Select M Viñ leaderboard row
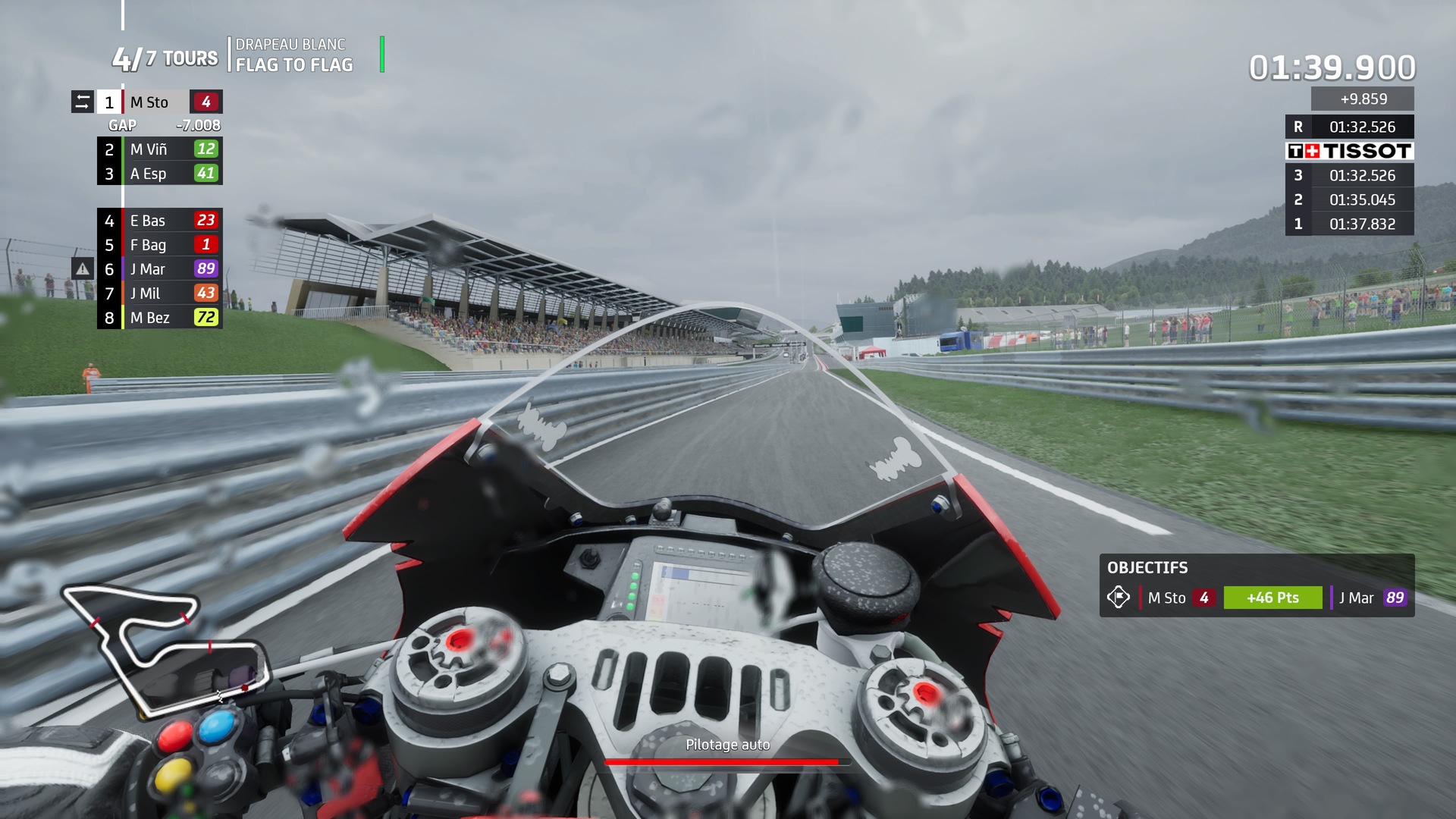The height and width of the screenshot is (819, 1456). pyautogui.click(x=159, y=149)
